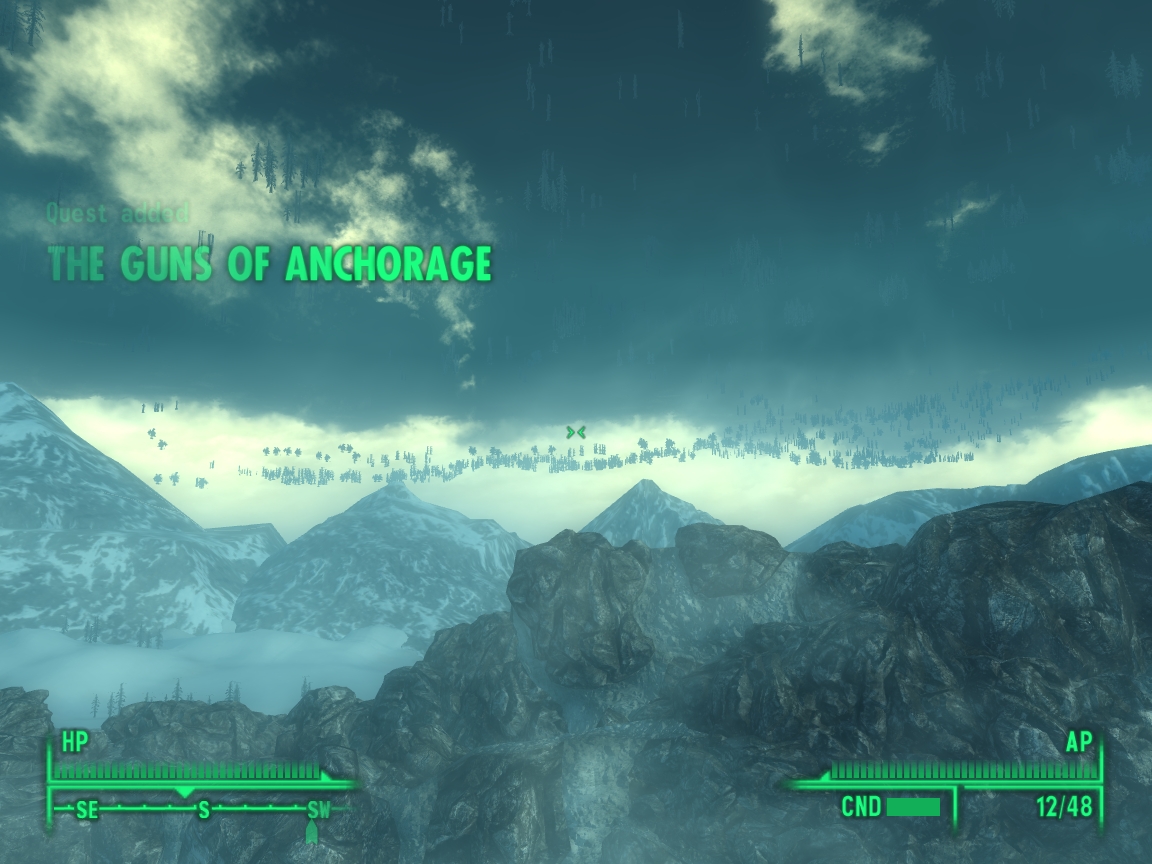
Task: Click the Guns of Anchorage quest notification
Action: (270, 263)
